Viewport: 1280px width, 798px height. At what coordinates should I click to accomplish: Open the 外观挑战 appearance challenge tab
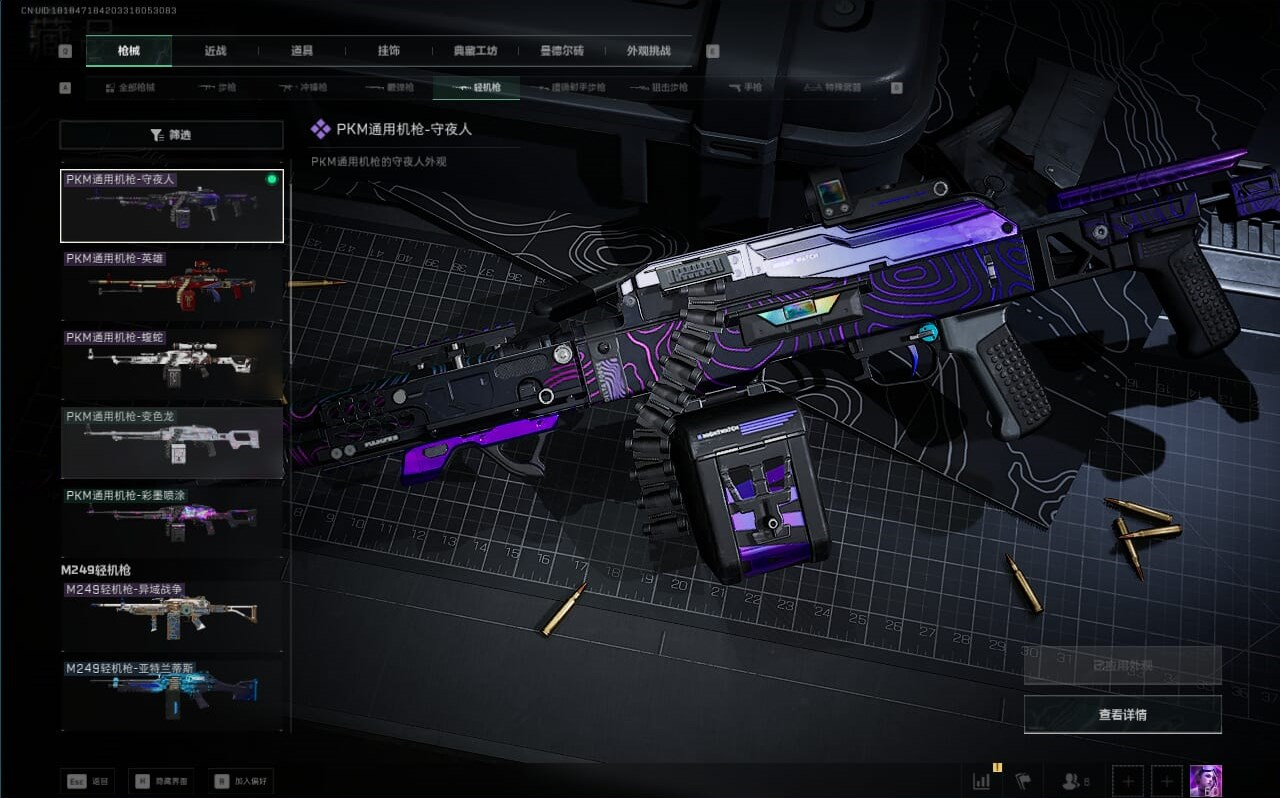click(648, 51)
